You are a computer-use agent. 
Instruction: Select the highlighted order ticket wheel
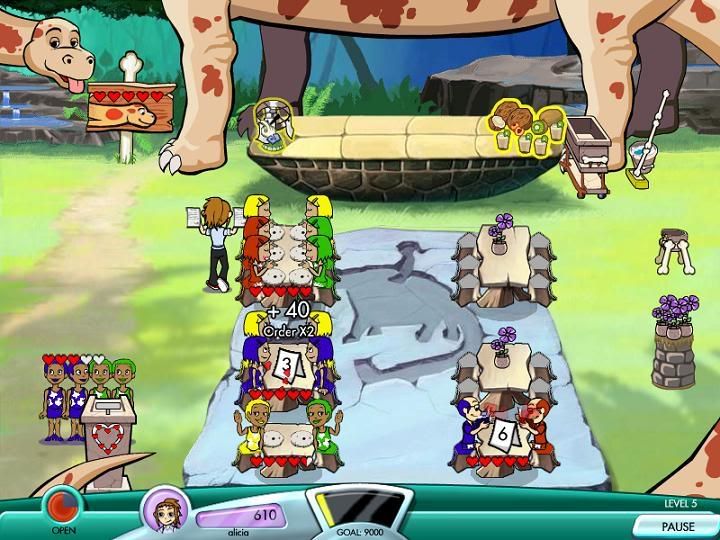272,124
